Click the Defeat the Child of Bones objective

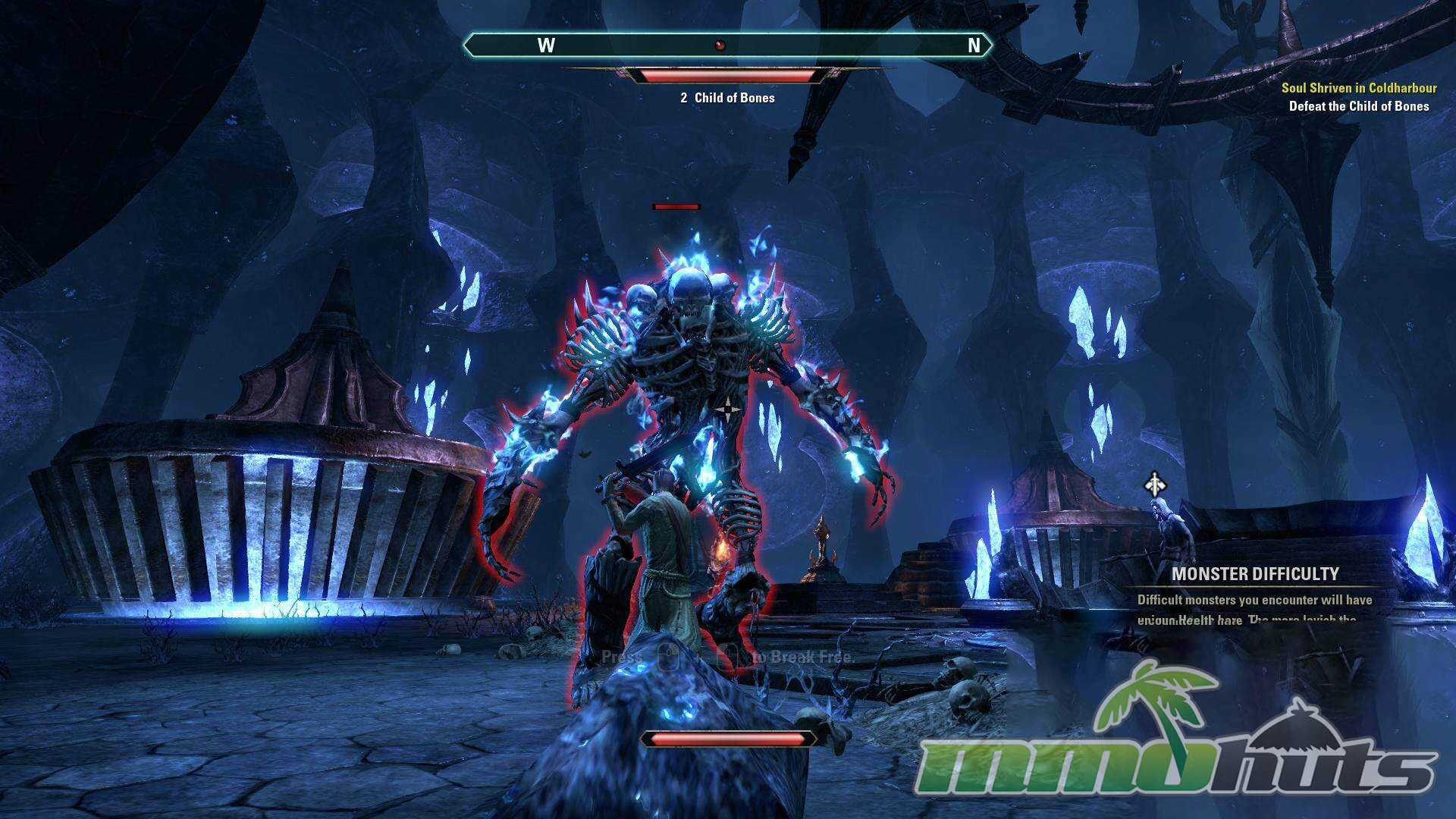1359,106
